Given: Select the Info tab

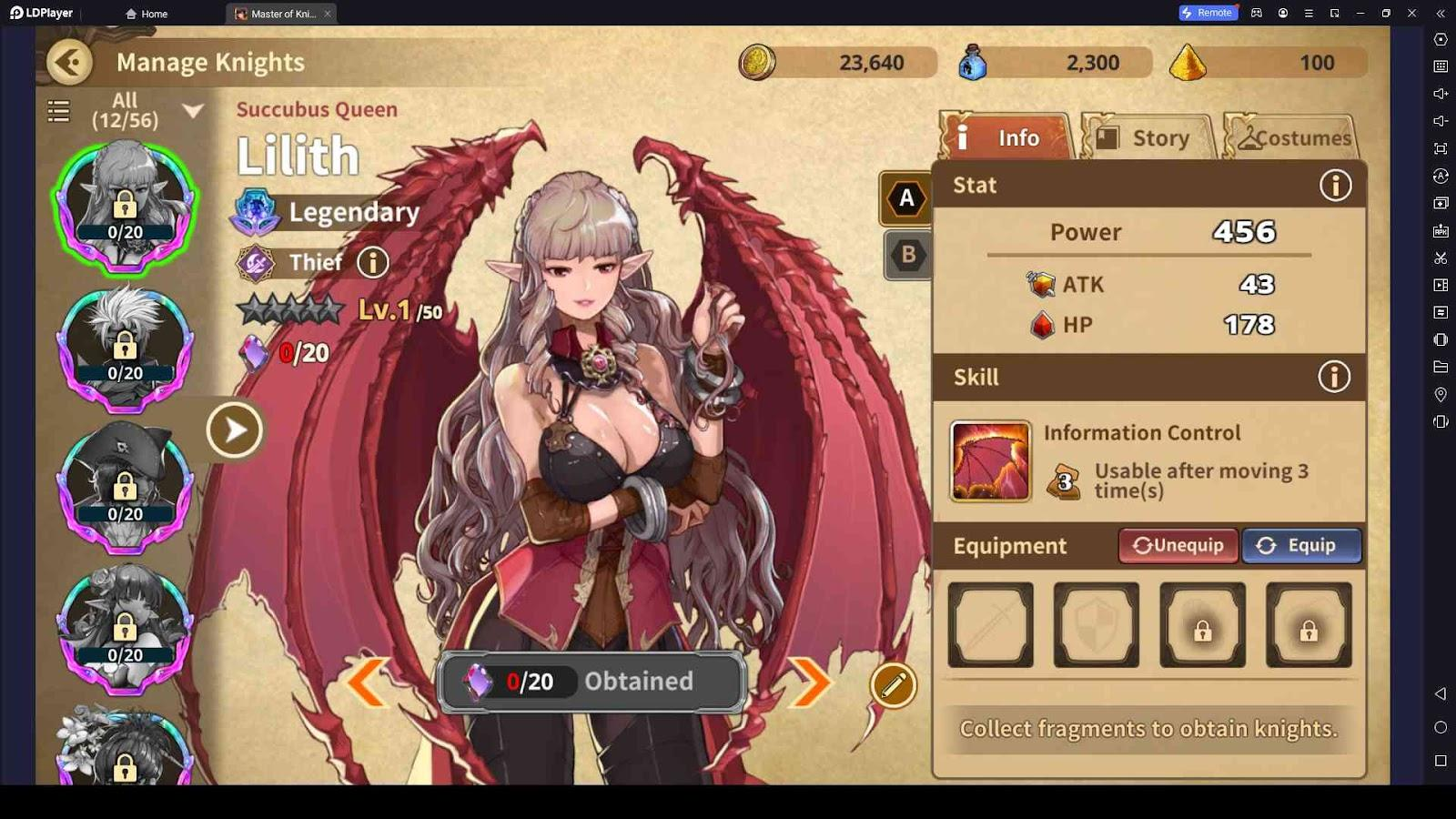Looking at the screenshot, I should [x=1006, y=137].
